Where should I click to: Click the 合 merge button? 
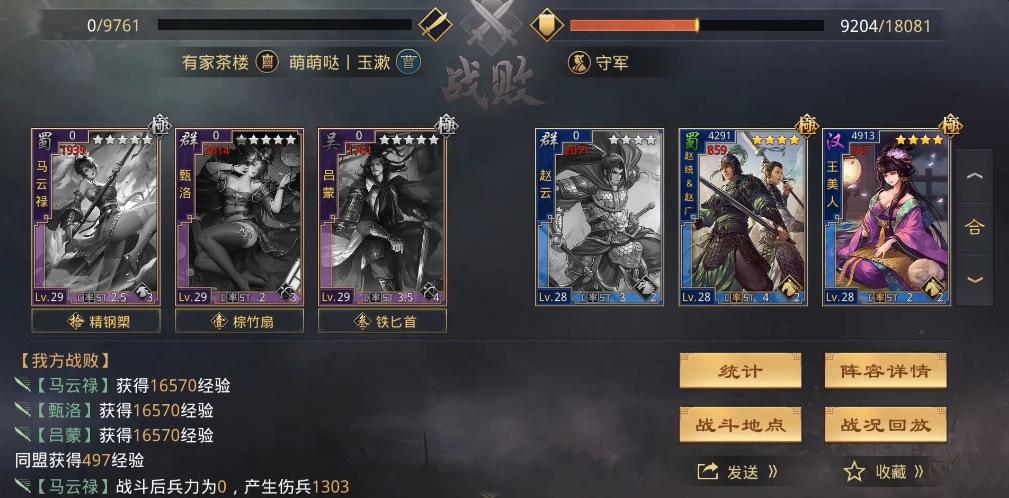pyautogui.click(x=974, y=227)
